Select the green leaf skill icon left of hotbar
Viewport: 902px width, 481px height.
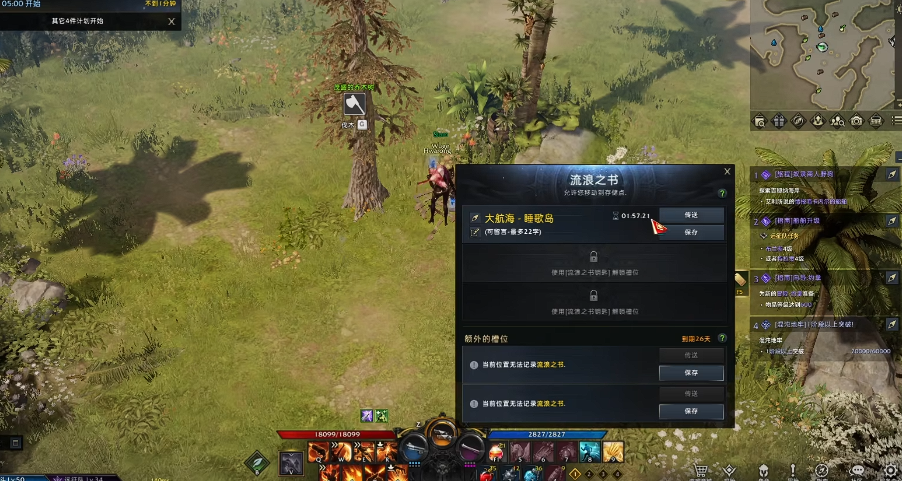258,462
